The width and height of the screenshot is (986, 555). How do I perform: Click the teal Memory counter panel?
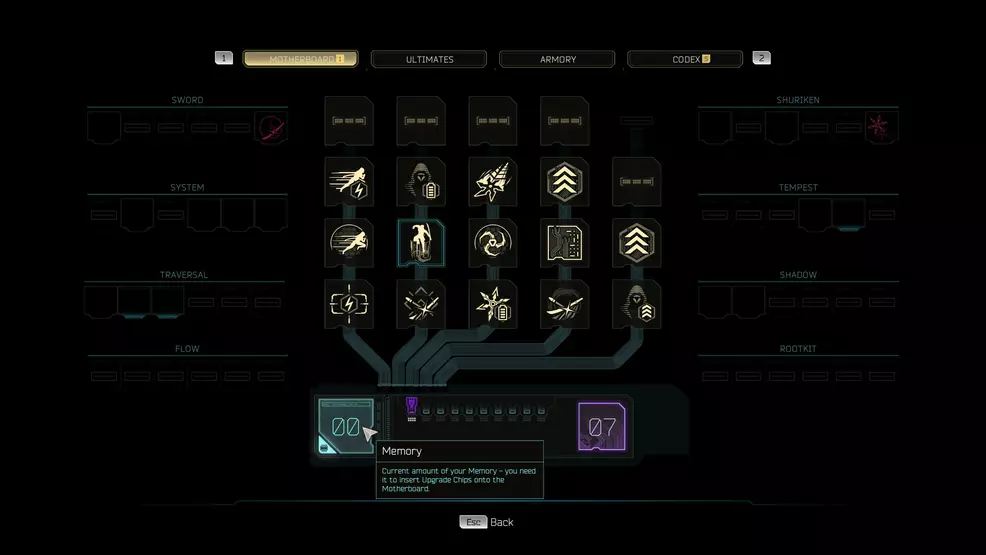345,426
